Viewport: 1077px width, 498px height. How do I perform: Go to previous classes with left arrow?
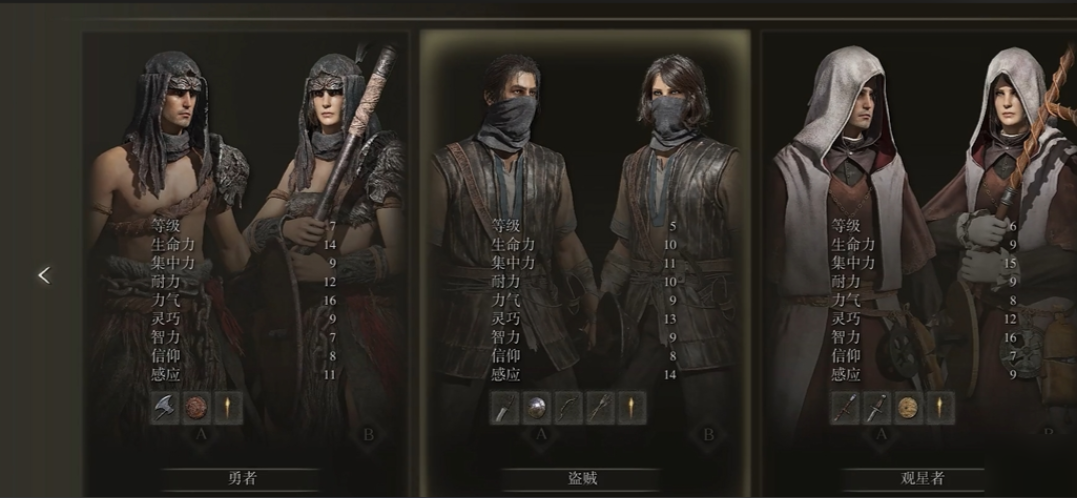pyautogui.click(x=43, y=275)
